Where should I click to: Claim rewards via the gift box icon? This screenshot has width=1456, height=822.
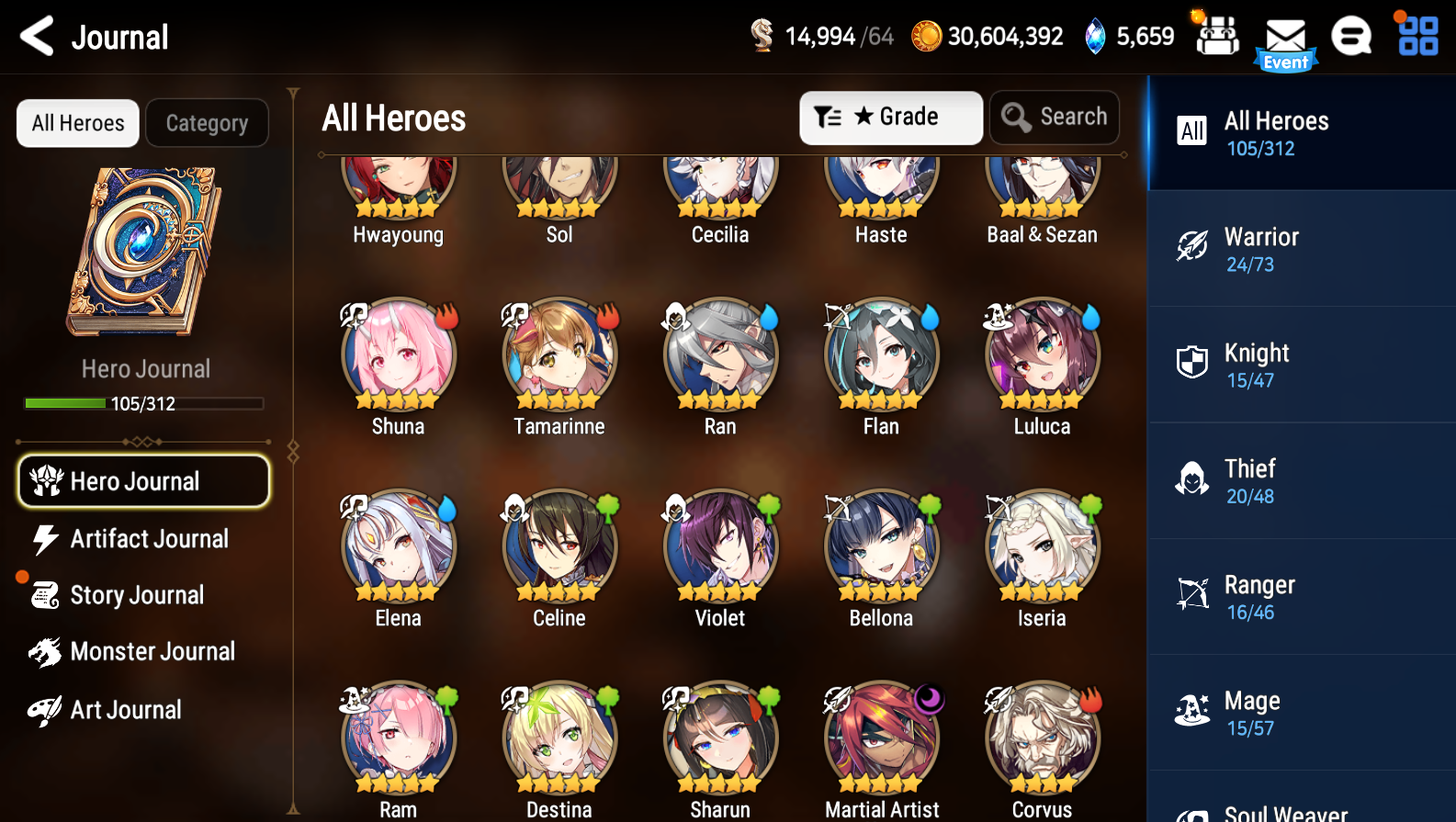(x=1217, y=36)
